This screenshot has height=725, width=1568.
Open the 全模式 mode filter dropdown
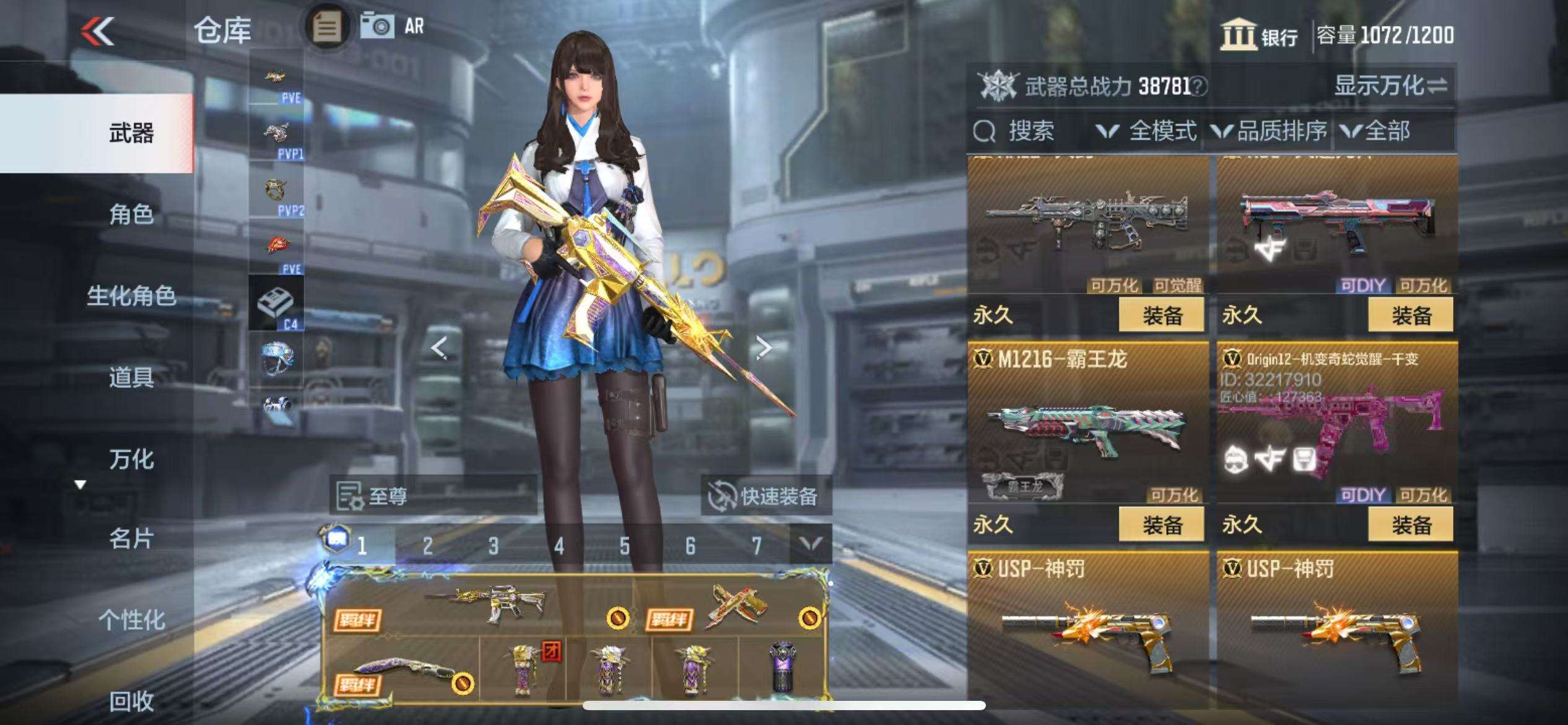point(1147,131)
